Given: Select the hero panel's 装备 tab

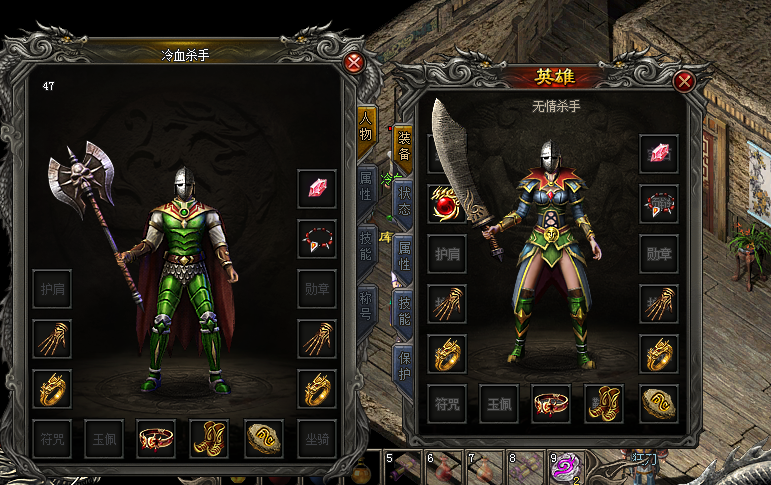Looking at the screenshot, I should 403,146.
